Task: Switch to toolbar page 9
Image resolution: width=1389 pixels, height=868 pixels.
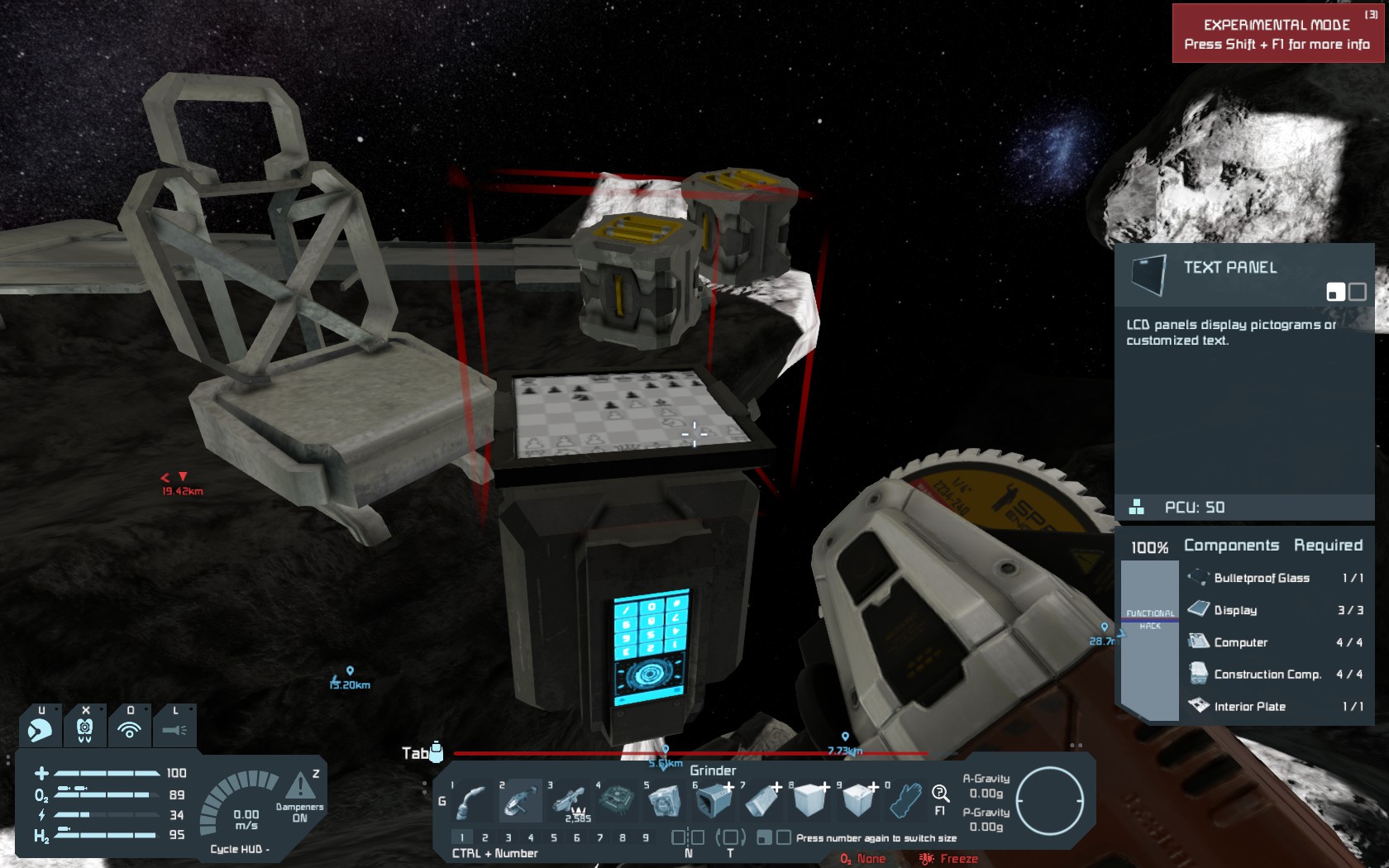Action: point(646,837)
